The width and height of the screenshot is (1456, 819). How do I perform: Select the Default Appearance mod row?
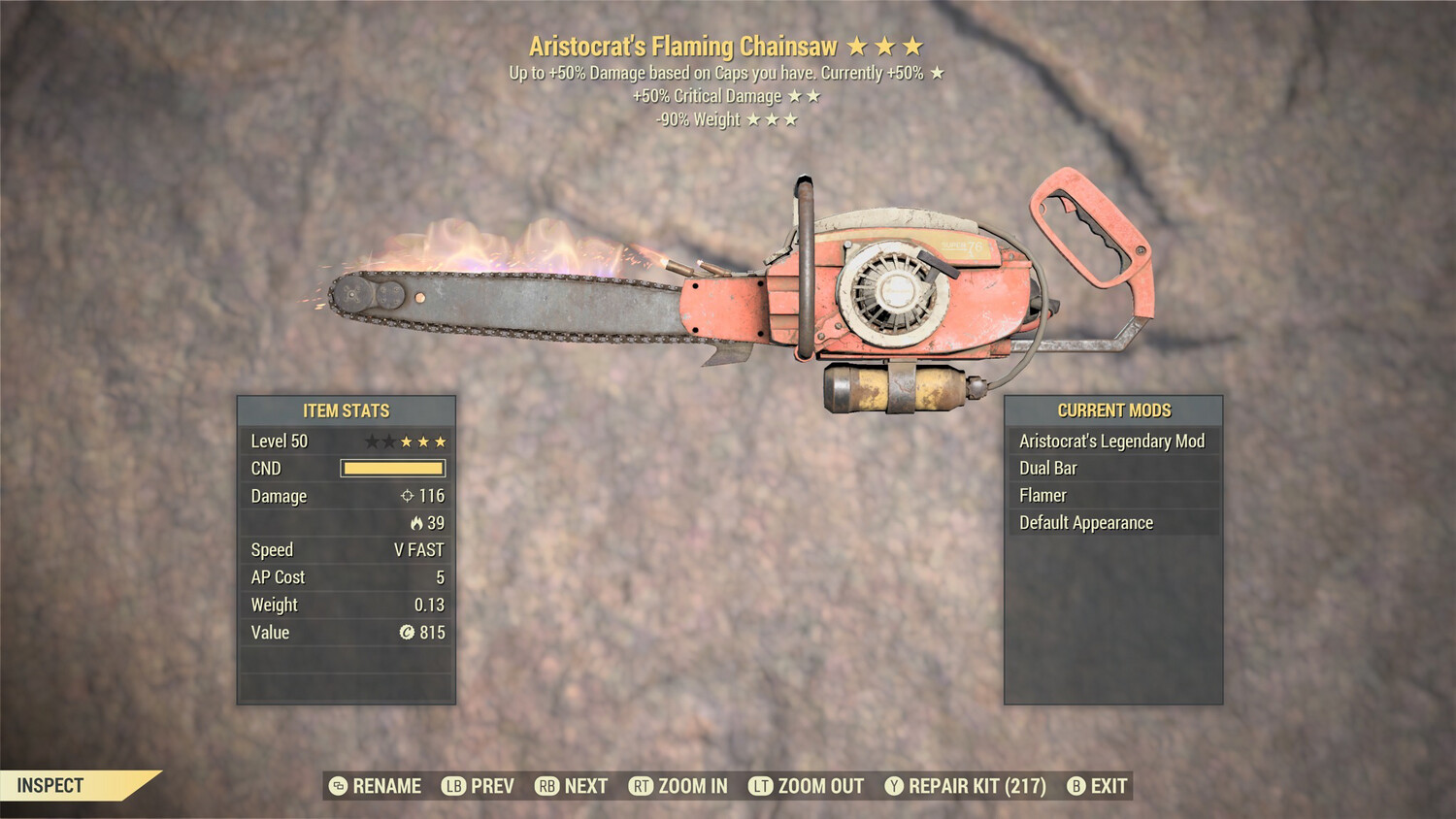tap(1112, 523)
